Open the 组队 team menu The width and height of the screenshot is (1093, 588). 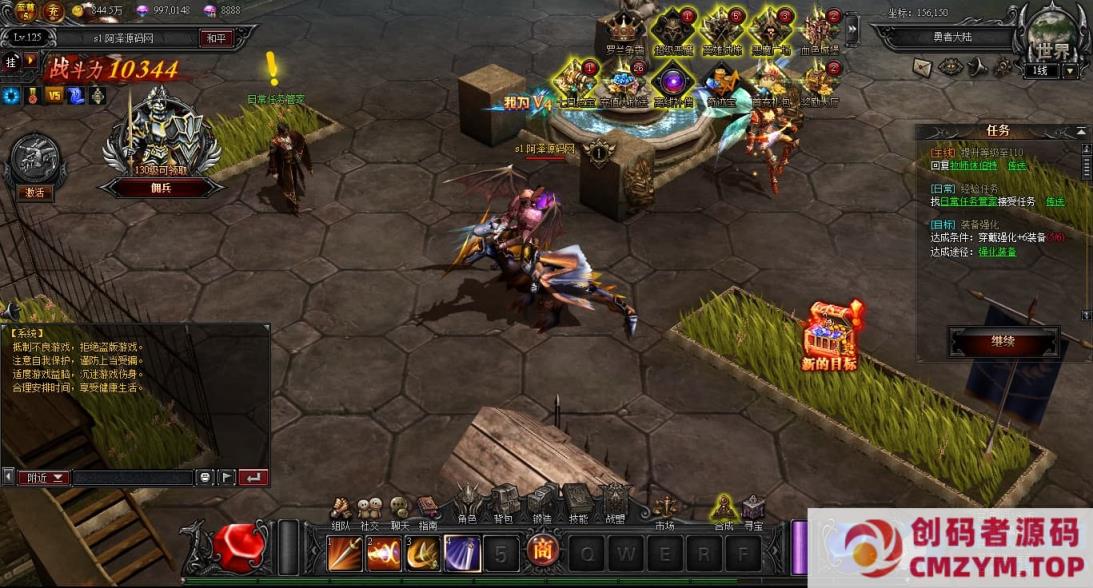click(342, 508)
